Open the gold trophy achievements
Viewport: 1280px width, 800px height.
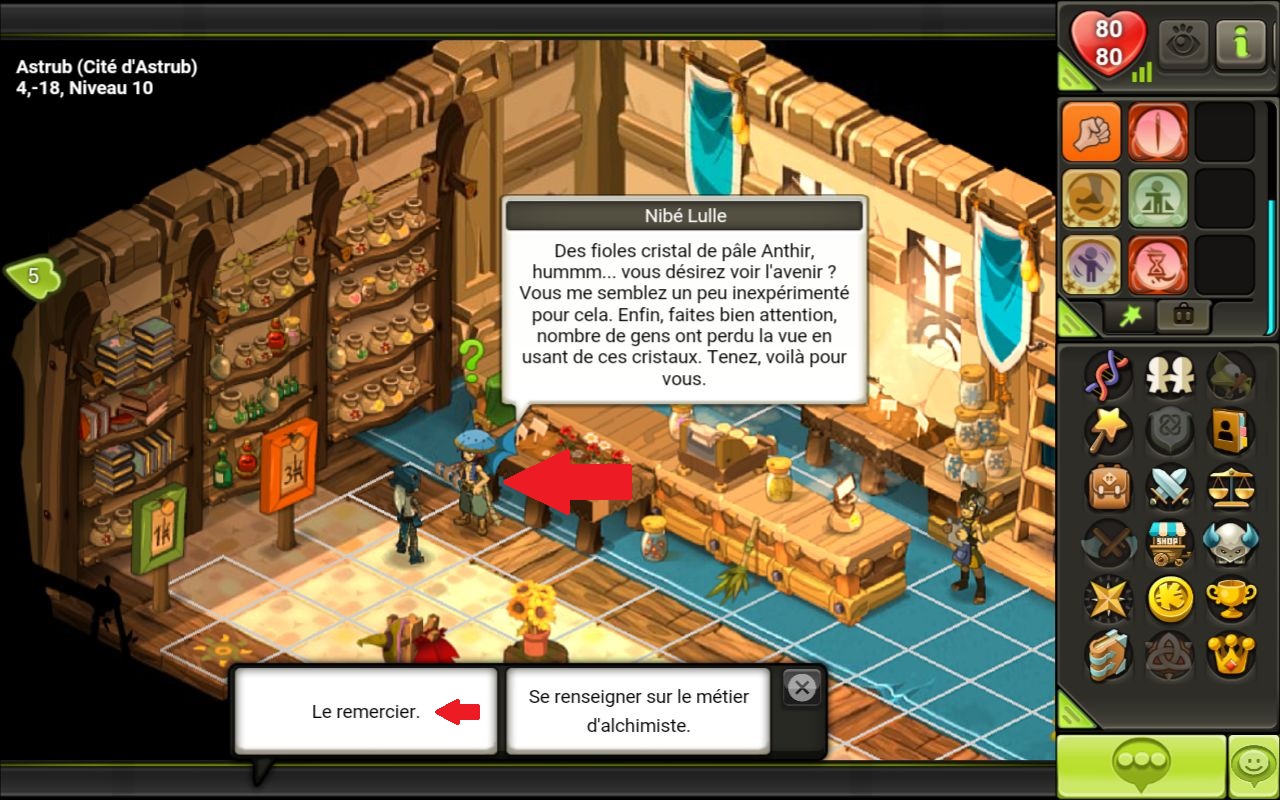tap(1230, 599)
